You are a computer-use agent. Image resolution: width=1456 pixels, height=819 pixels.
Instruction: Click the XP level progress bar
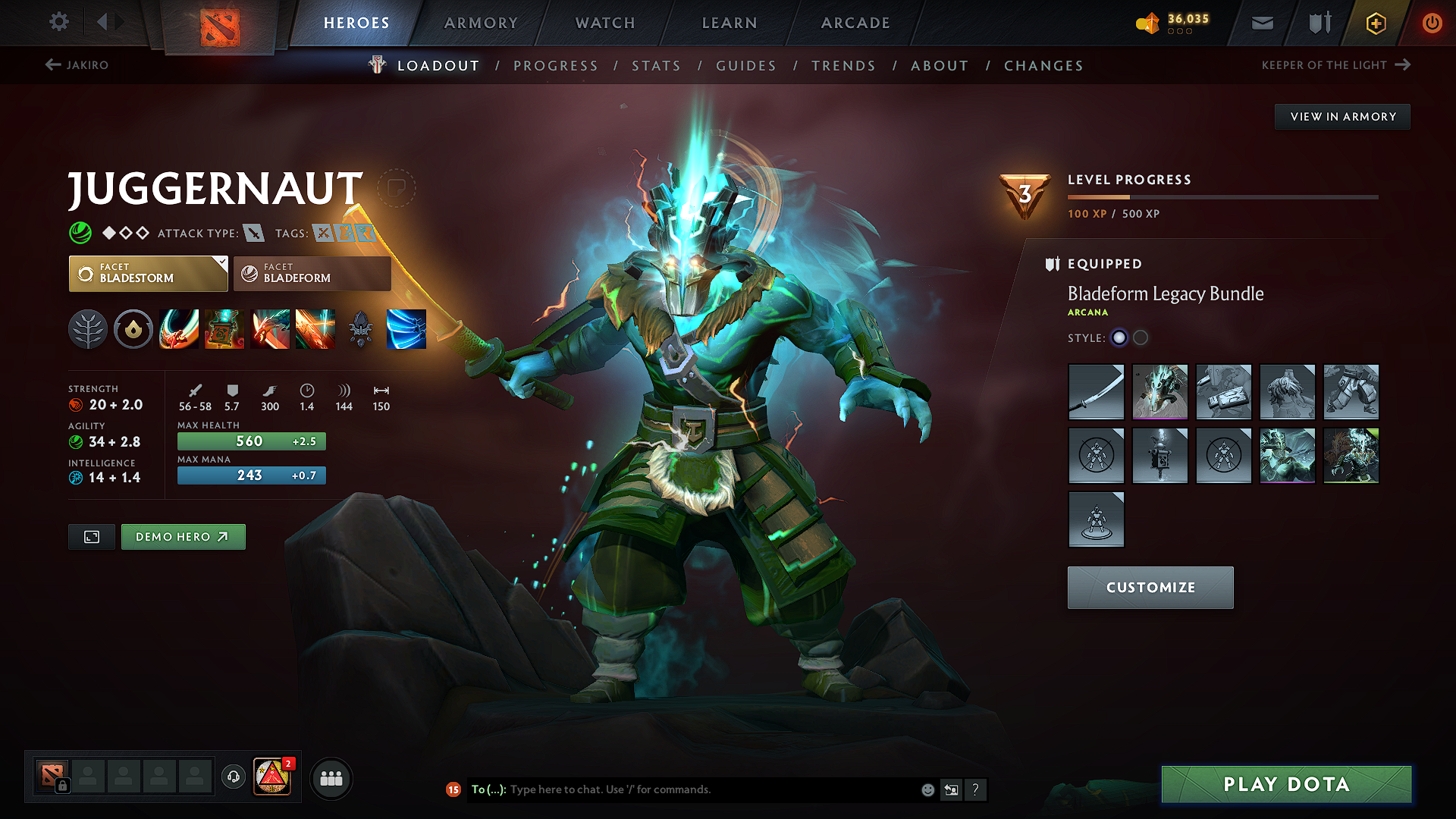1222,196
